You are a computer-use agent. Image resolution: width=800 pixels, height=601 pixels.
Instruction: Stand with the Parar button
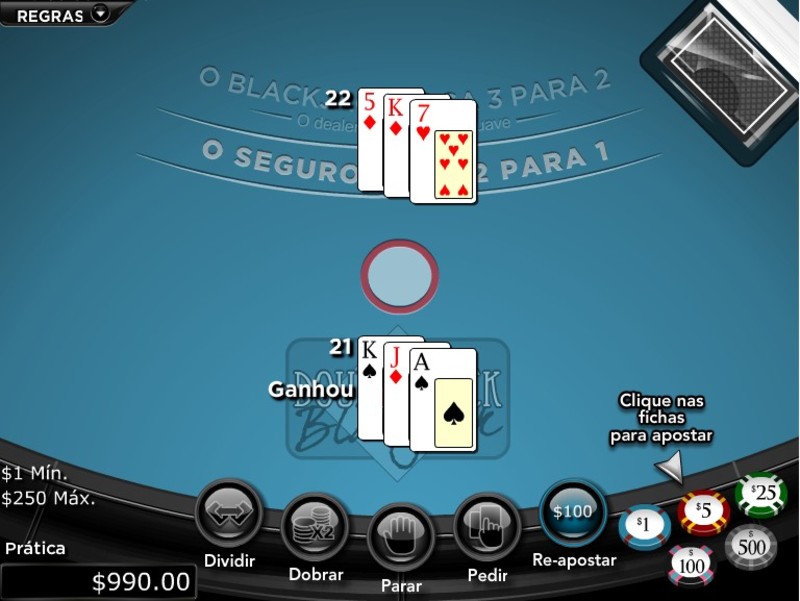401,537
